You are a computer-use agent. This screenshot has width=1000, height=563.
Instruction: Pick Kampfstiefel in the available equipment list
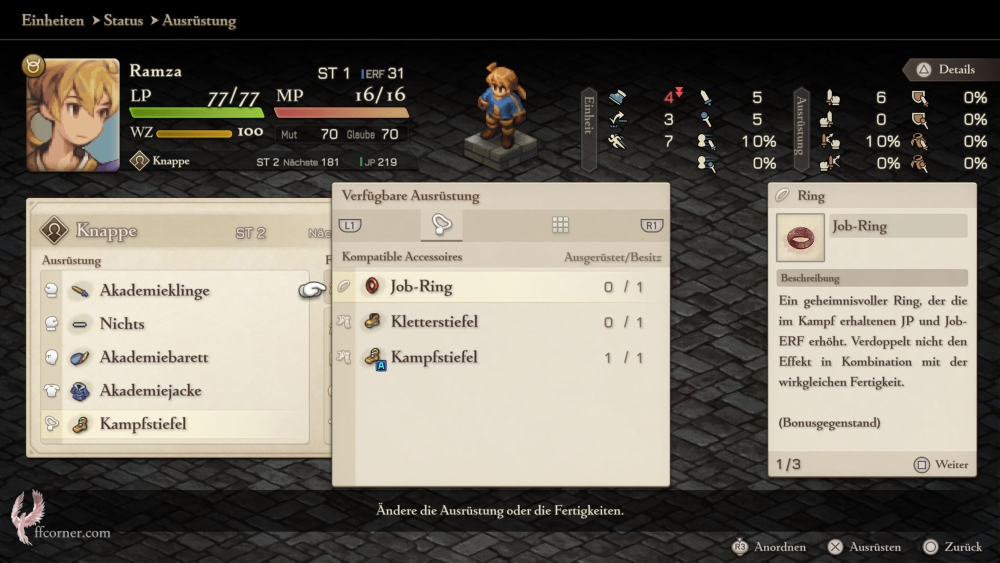[433, 357]
